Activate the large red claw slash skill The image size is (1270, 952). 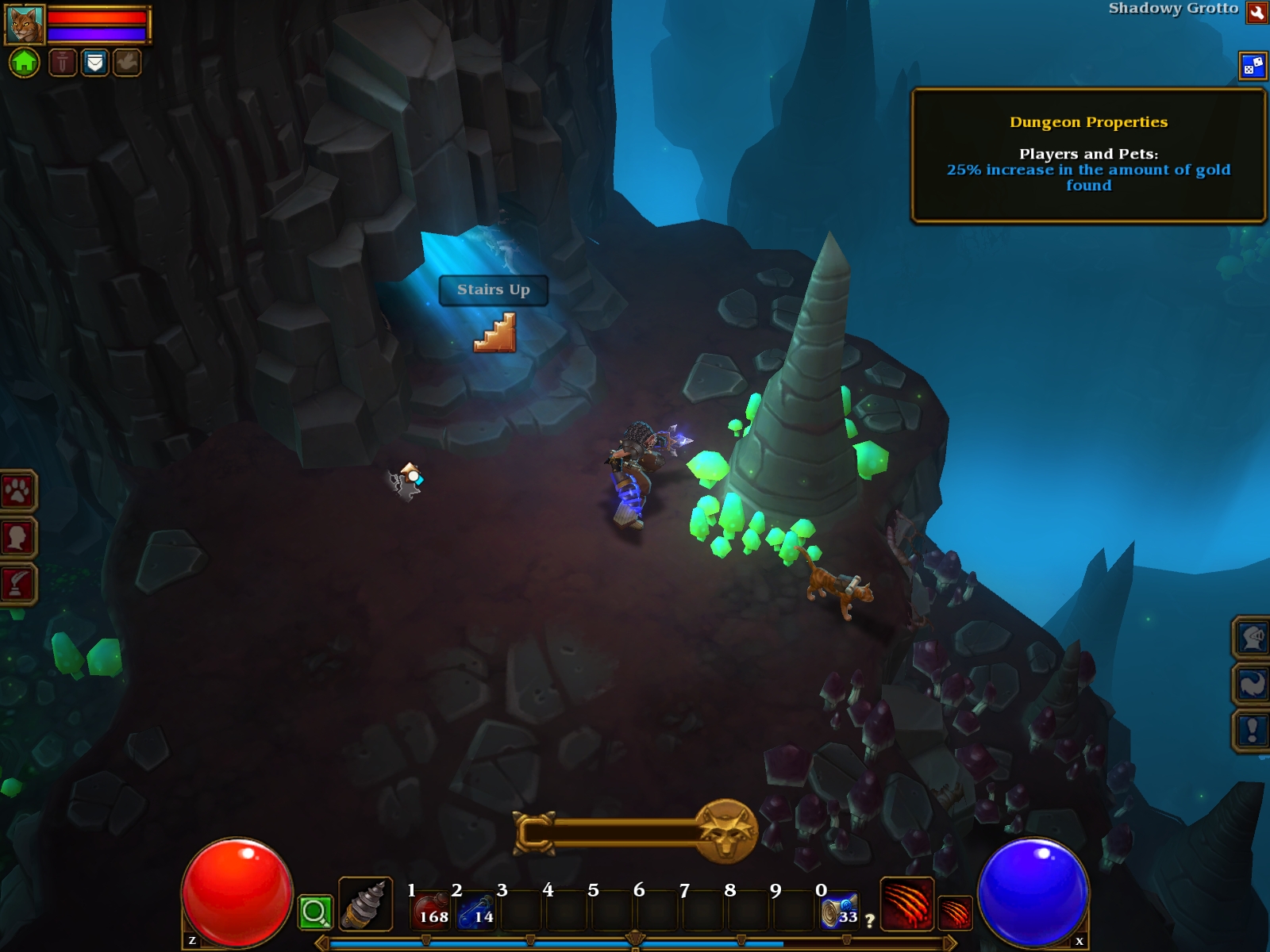tap(906, 904)
